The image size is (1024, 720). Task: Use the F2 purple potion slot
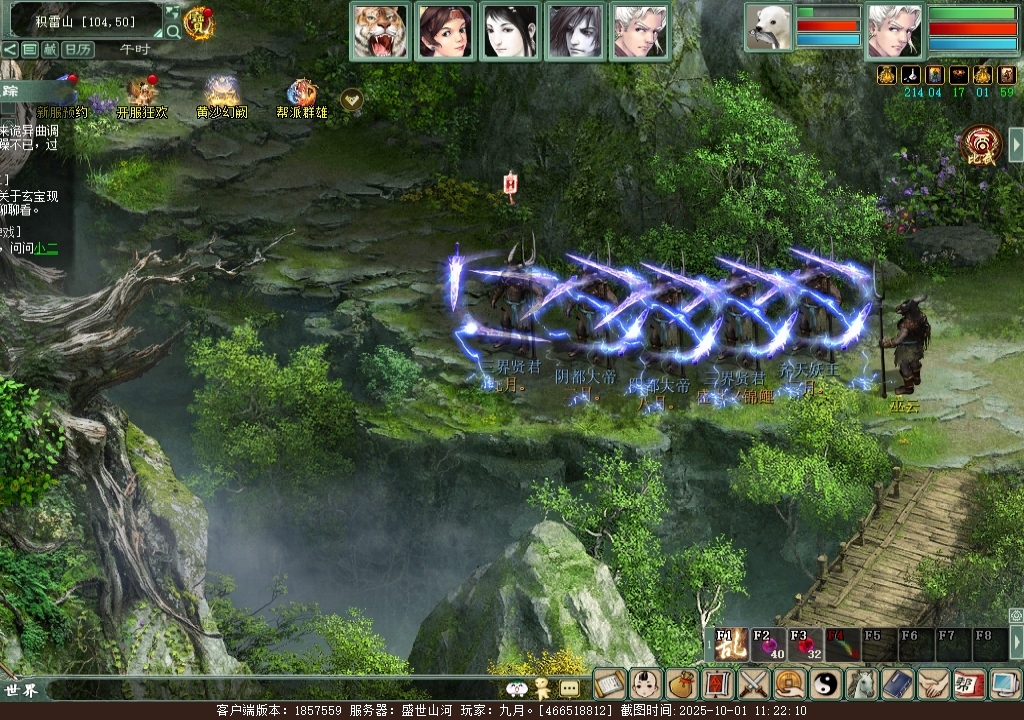tap(768, 645)
